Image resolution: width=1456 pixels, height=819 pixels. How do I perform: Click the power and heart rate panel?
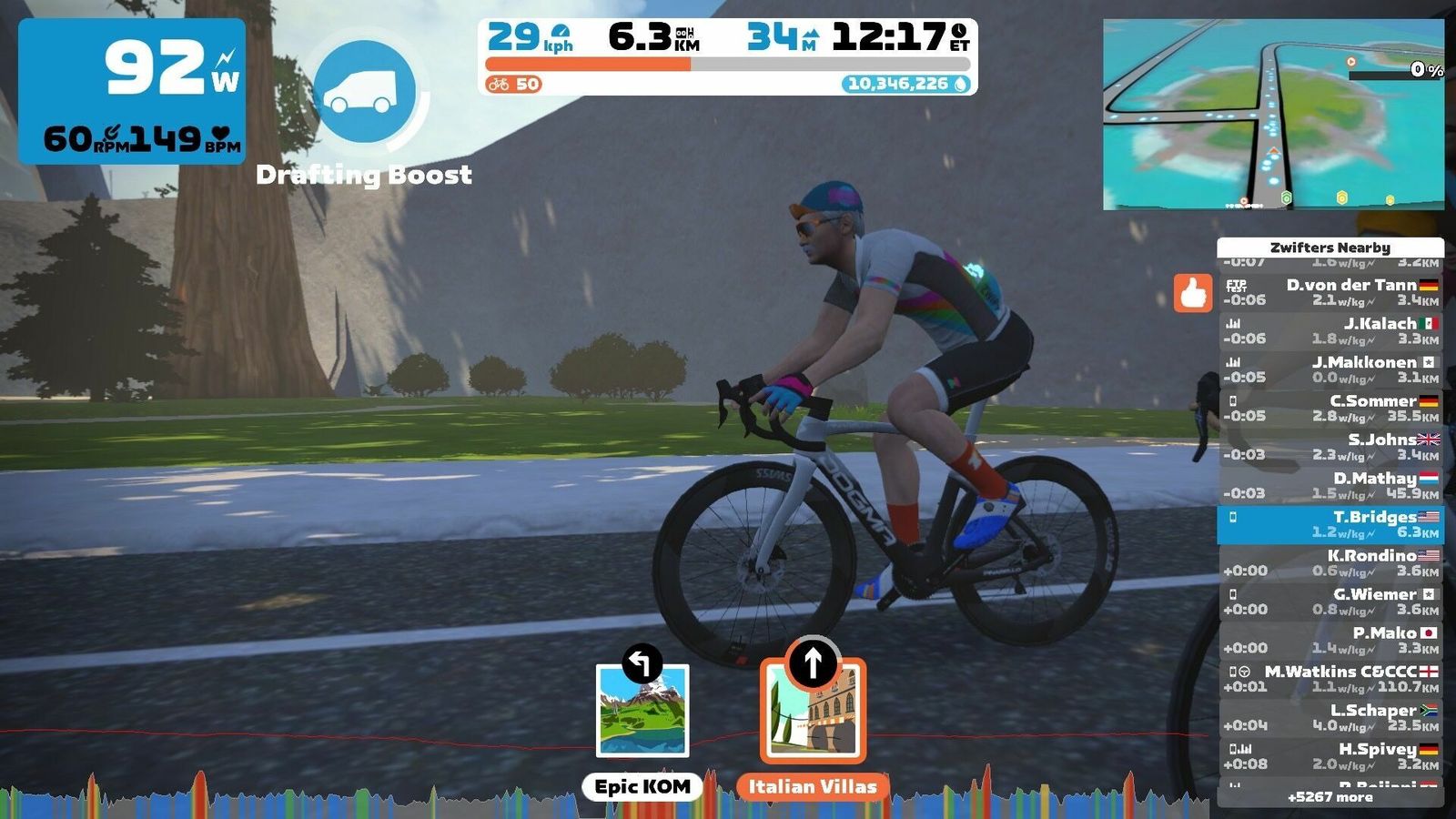point(132,92)
